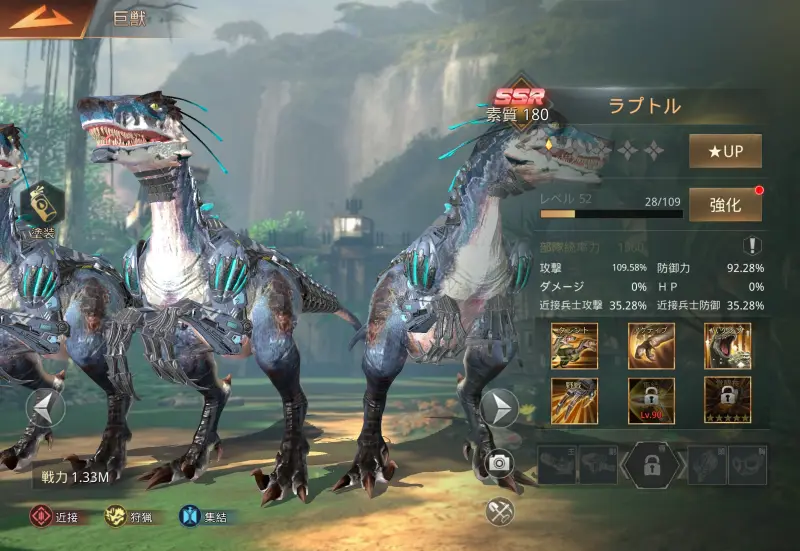Tap the 近接 melee tag
The image size is (800, 551).
(x=55, y=516)
